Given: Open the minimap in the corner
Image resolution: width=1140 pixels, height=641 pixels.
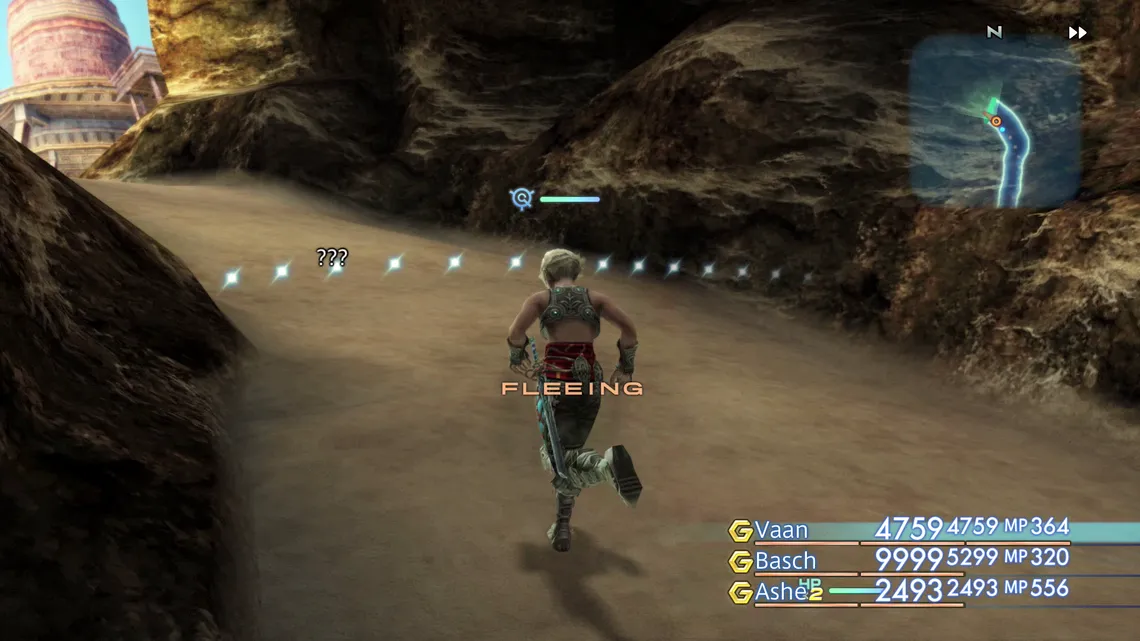Looking at the screenshot, I should (x=994, y=121).
